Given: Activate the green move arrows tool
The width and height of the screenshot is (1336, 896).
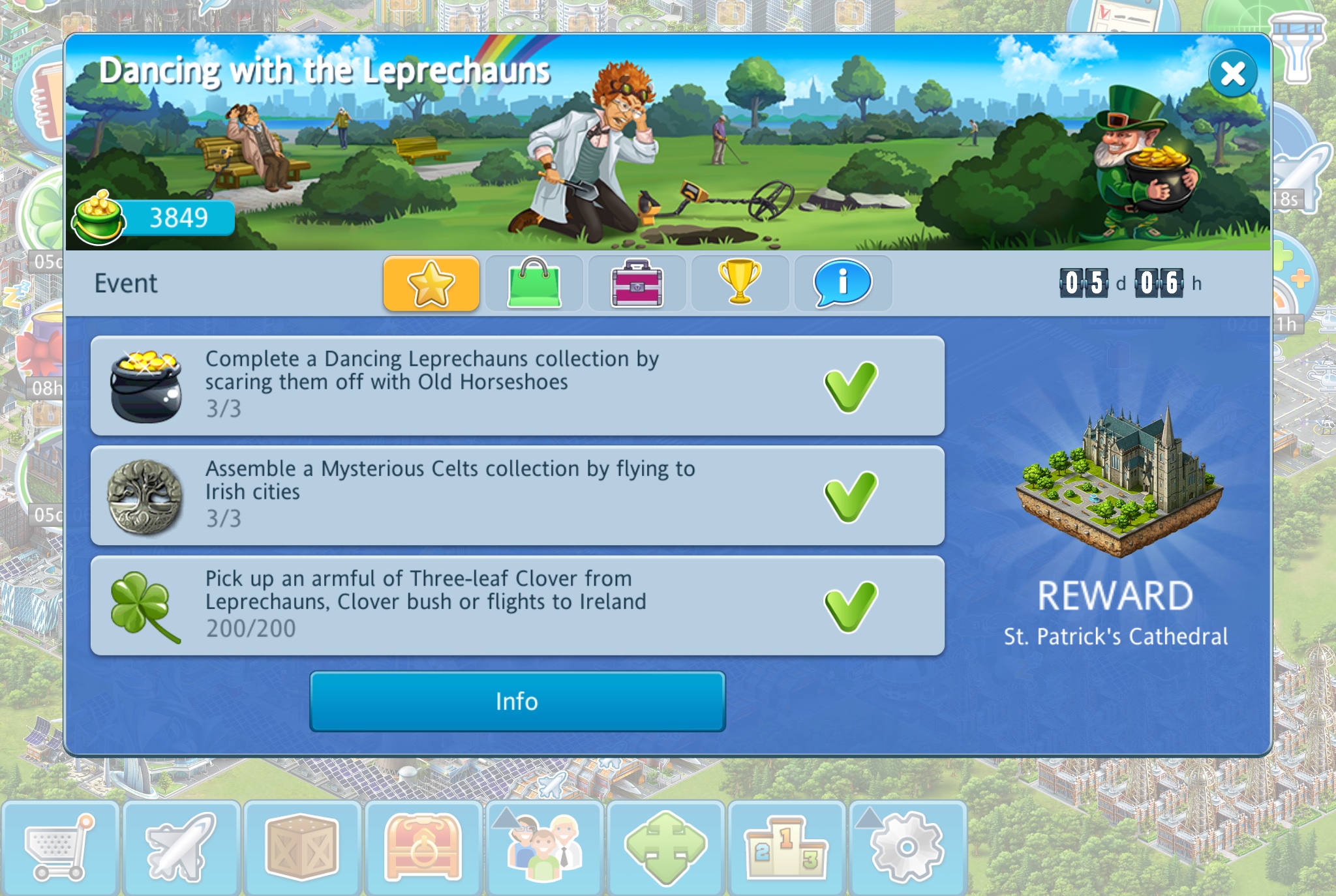Looking at the screenshot, I should pos(665,848).
